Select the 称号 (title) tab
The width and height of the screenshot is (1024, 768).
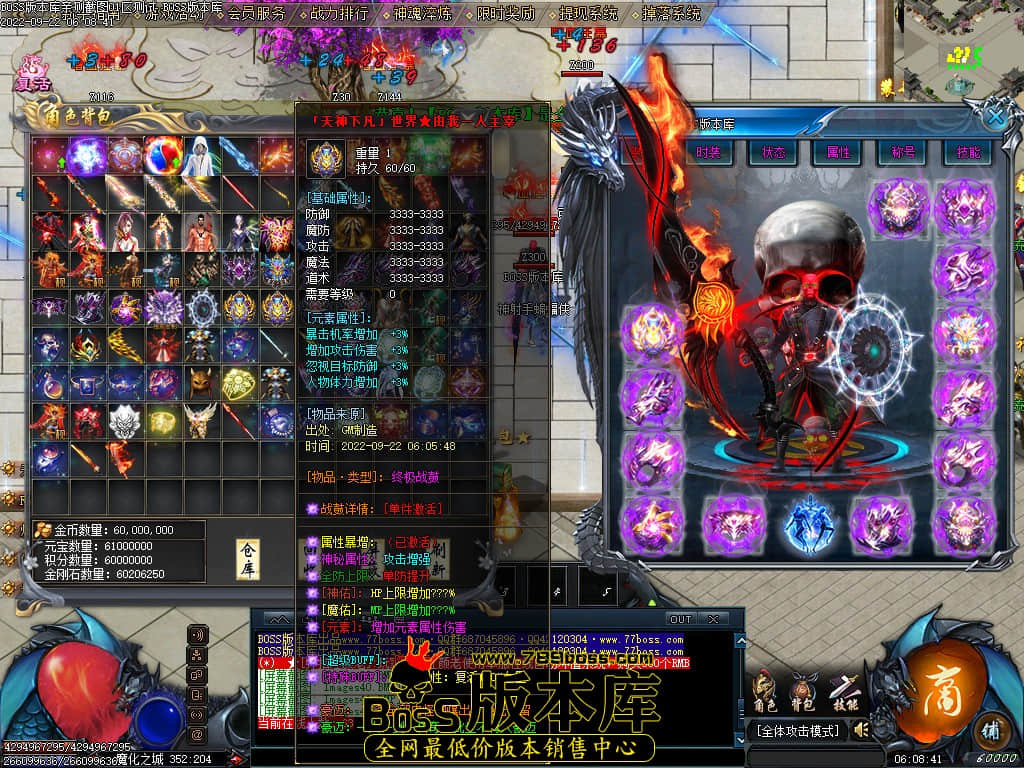pyautogui.click(x=903, y=152)
